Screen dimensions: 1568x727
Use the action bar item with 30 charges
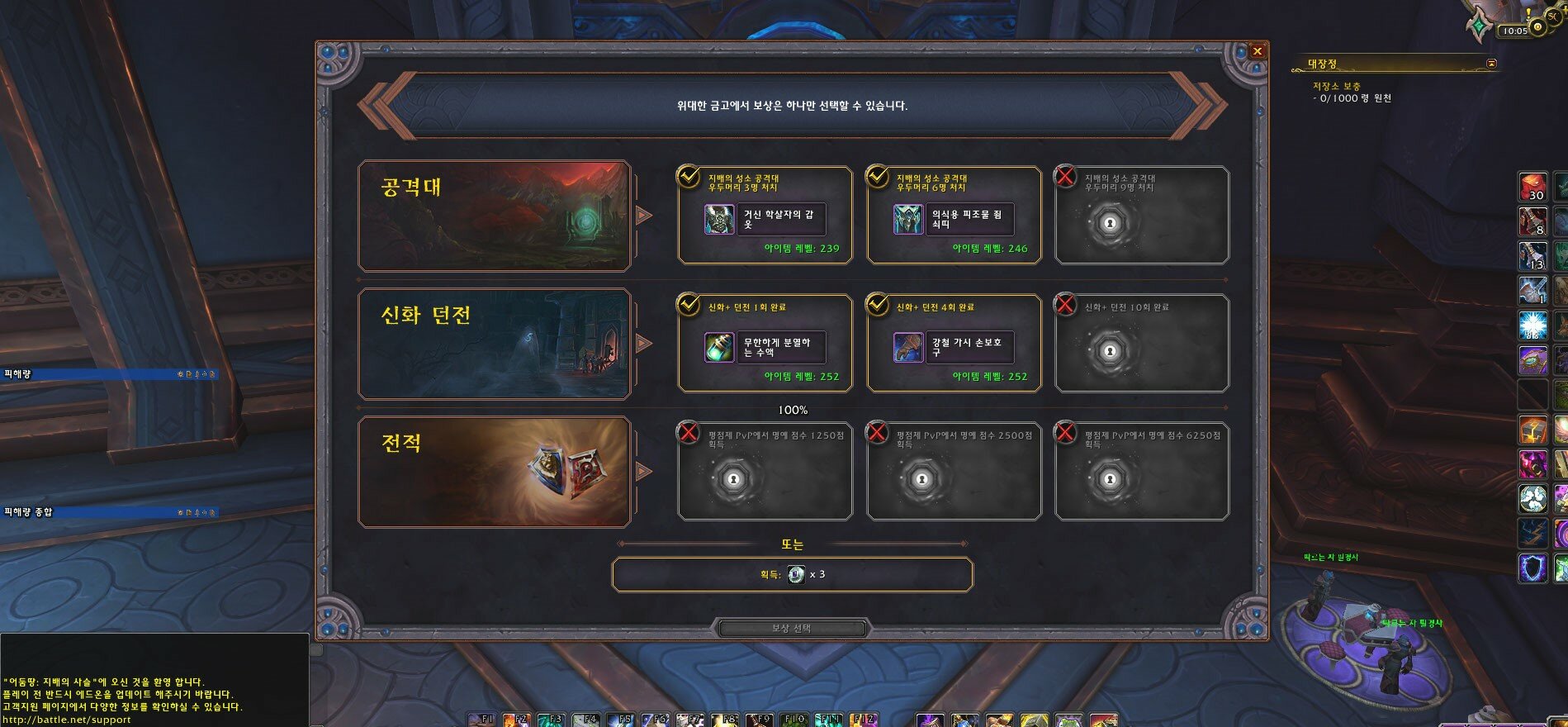point(1532,187)
